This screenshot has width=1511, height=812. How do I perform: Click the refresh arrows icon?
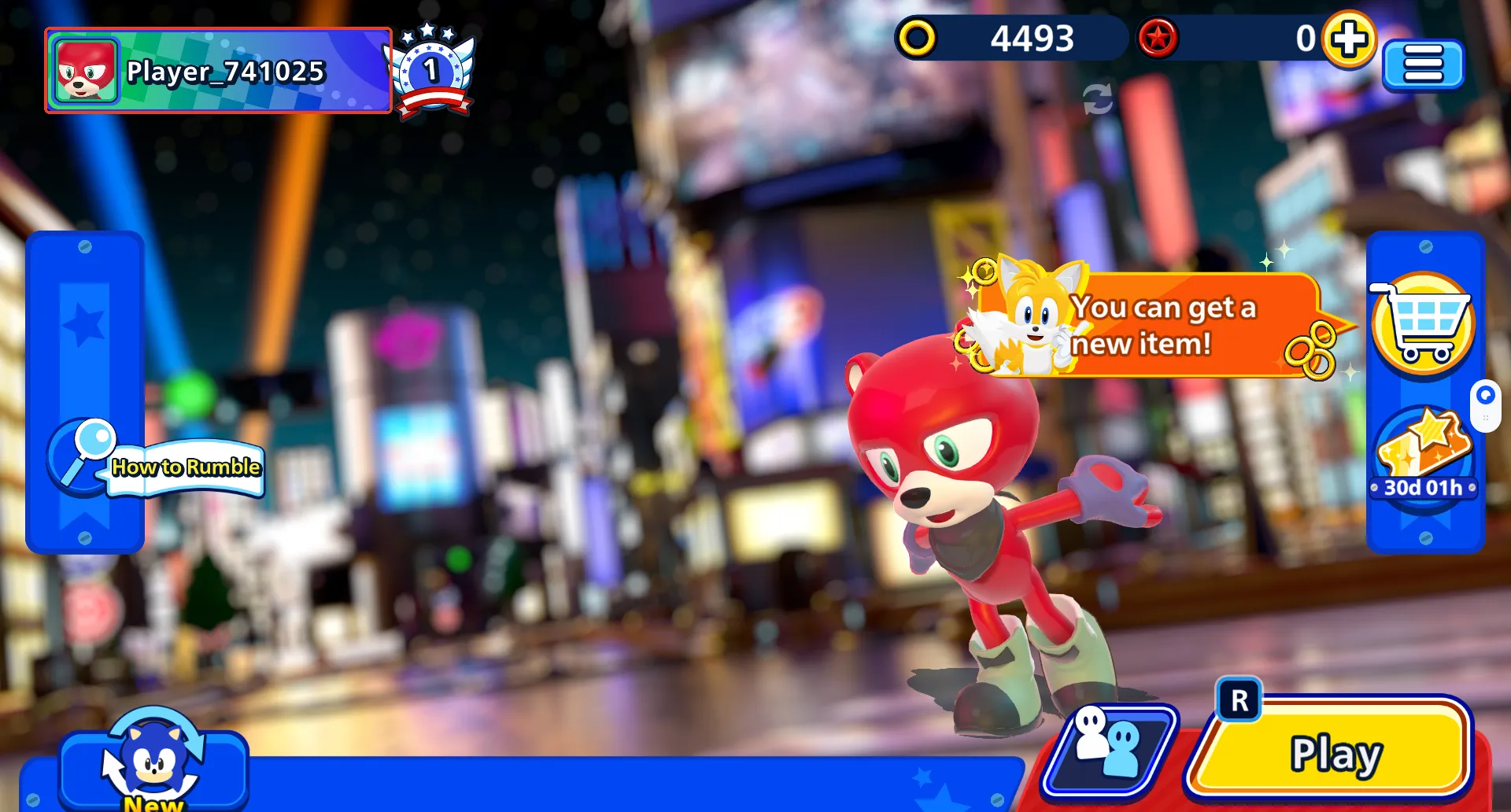point(1097,99)
